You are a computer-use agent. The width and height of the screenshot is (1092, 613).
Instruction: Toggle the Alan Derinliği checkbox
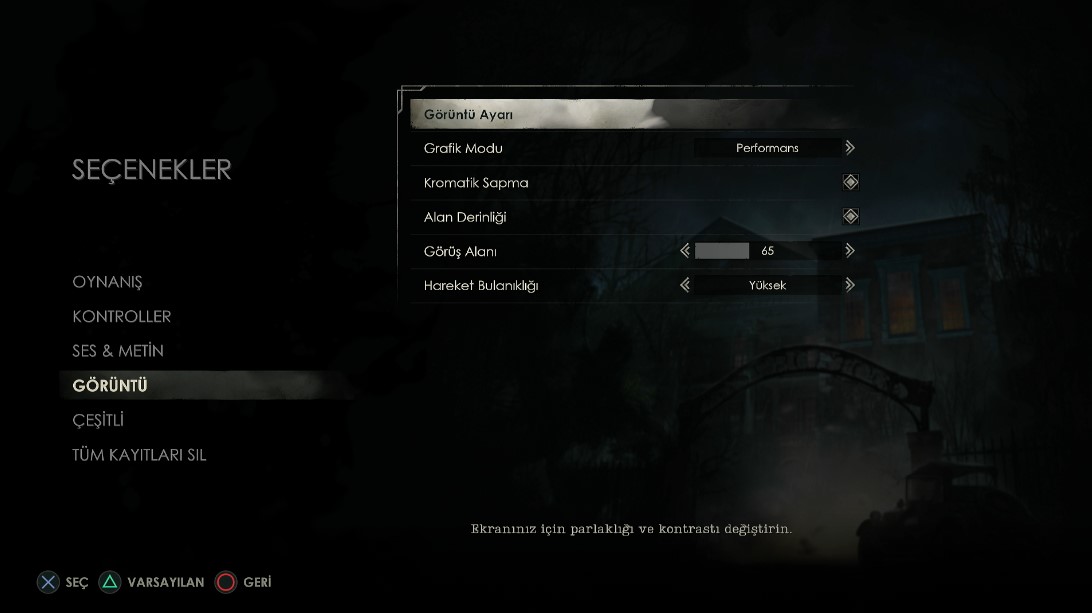(x=850, y=216)
